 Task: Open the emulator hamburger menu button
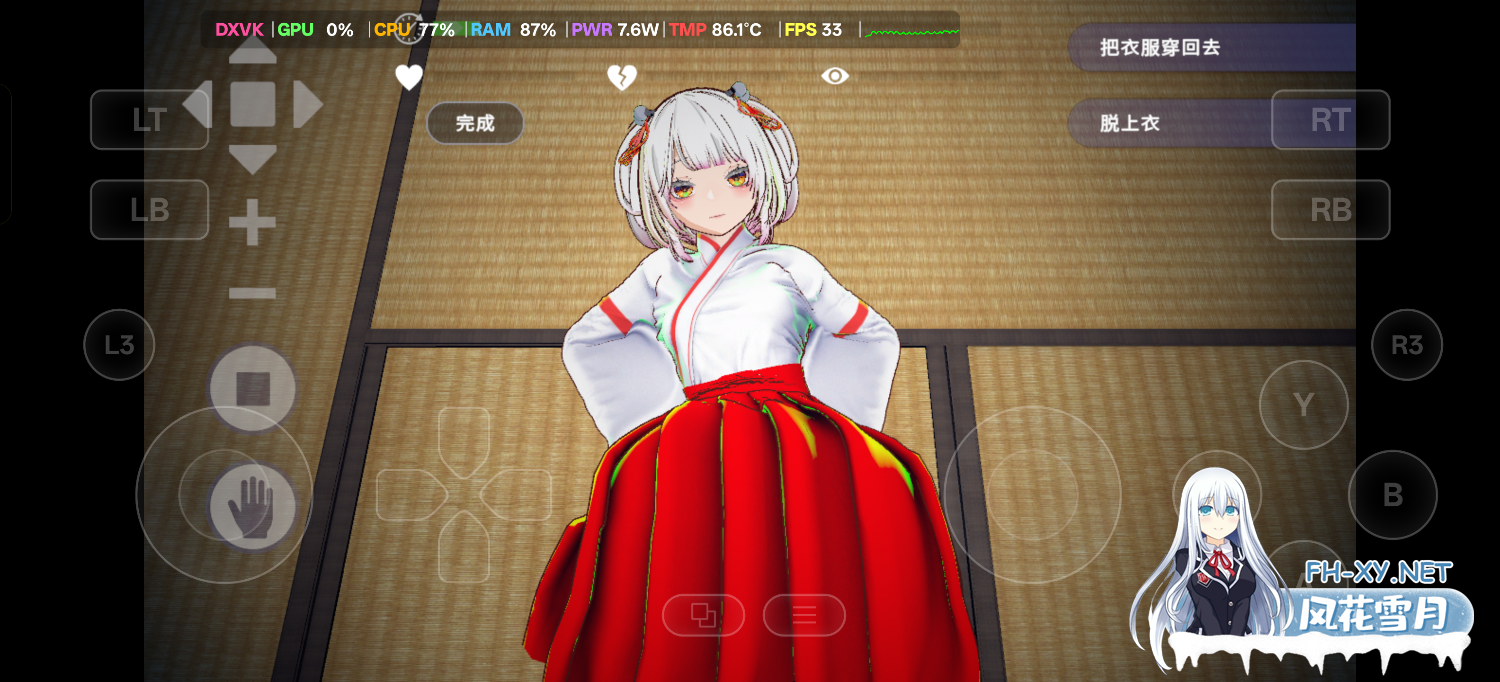point(804,615)
